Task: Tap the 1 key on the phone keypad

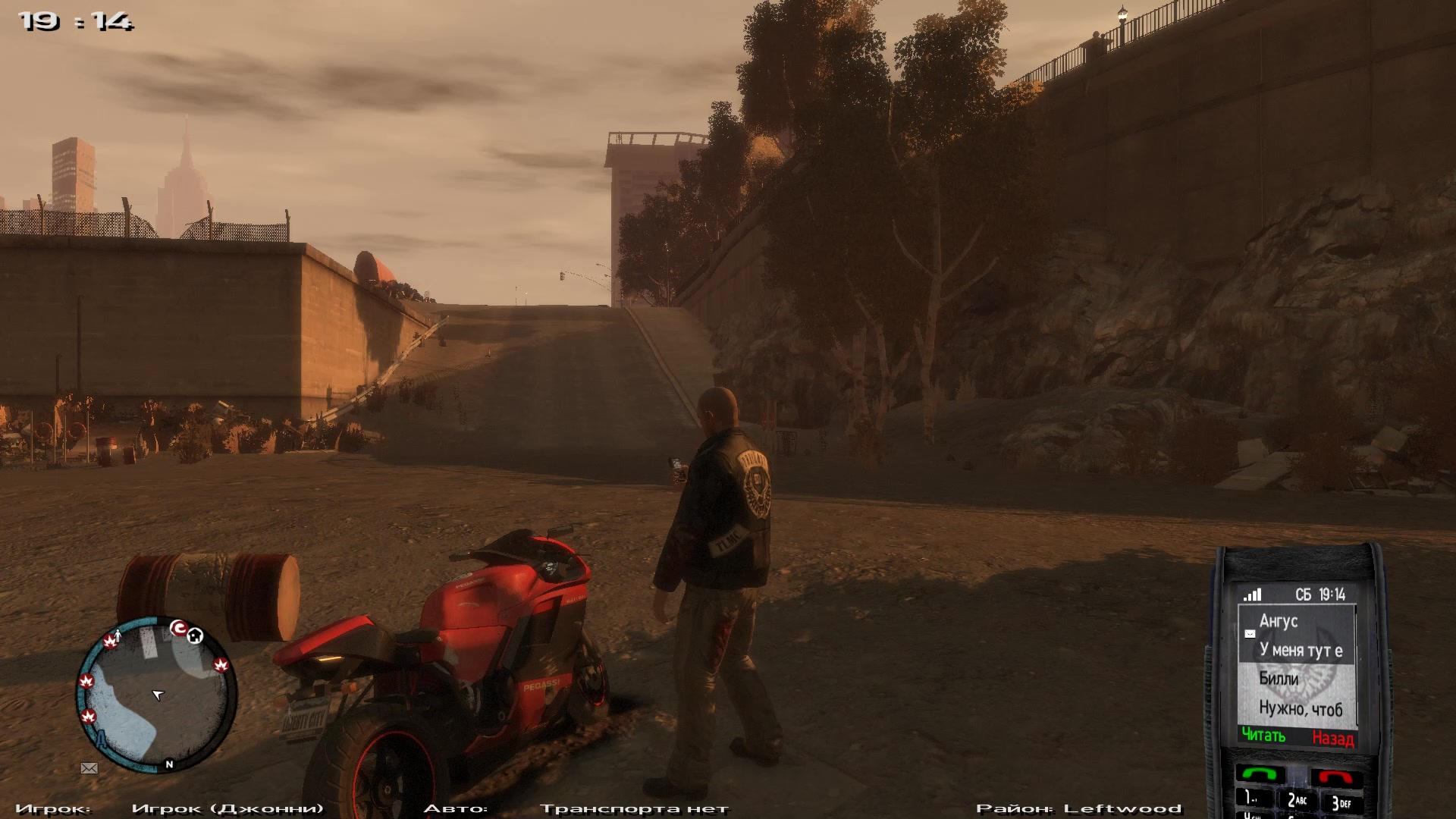Action: coord(1250,799)
